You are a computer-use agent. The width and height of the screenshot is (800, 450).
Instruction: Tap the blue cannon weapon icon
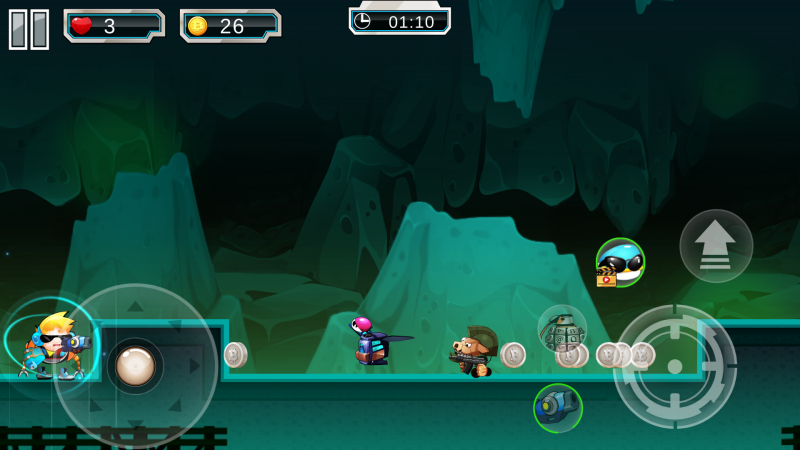pyautogui.click(x=558, y=407)
